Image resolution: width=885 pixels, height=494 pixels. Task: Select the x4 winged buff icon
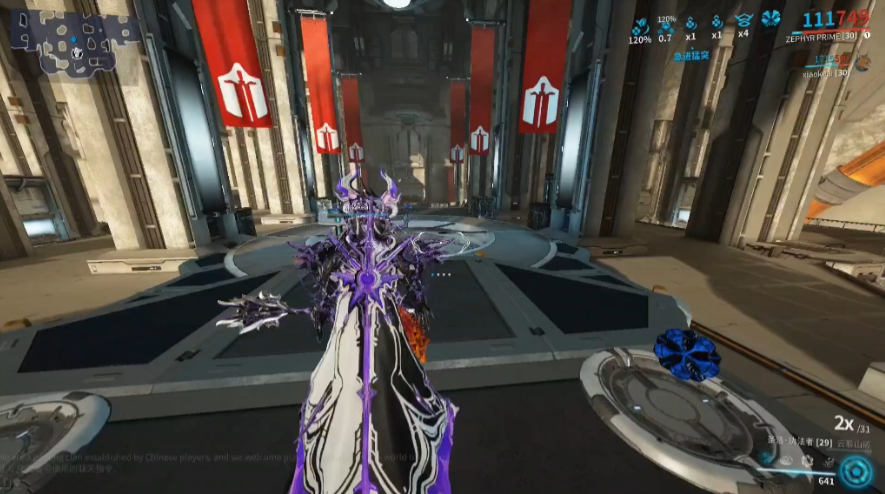(743, 20)
